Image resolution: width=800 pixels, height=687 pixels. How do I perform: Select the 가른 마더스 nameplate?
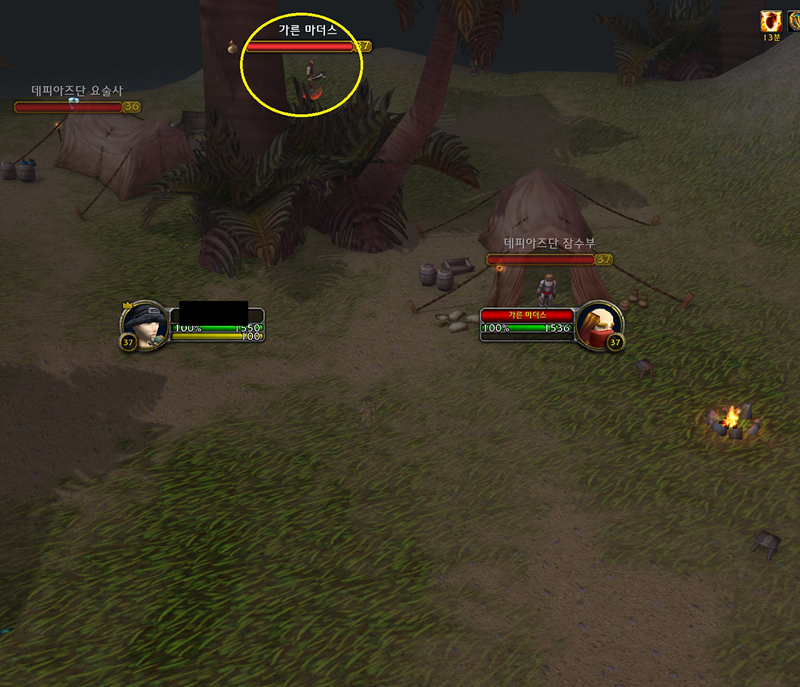tap(301, 46)
